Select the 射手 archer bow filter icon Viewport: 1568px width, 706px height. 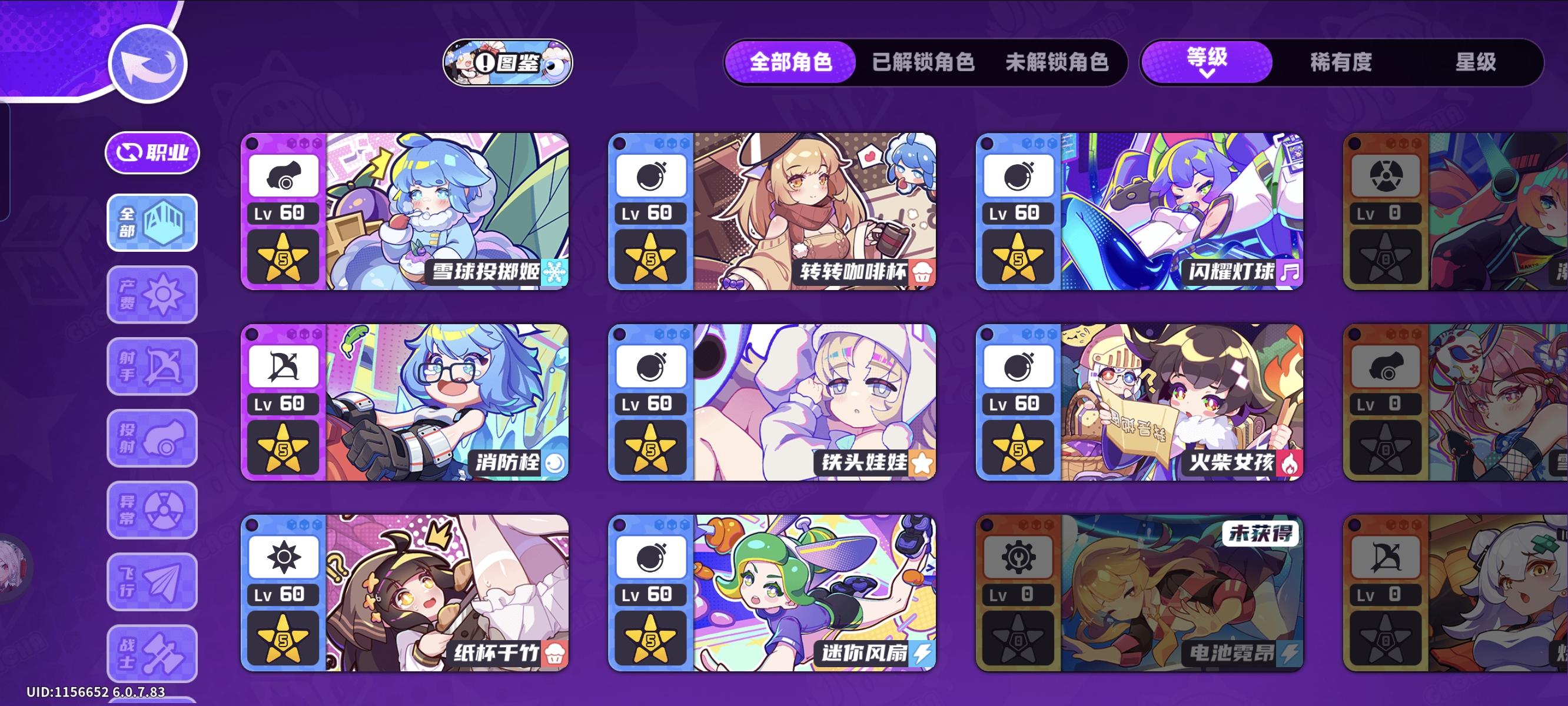click(150, 367)
